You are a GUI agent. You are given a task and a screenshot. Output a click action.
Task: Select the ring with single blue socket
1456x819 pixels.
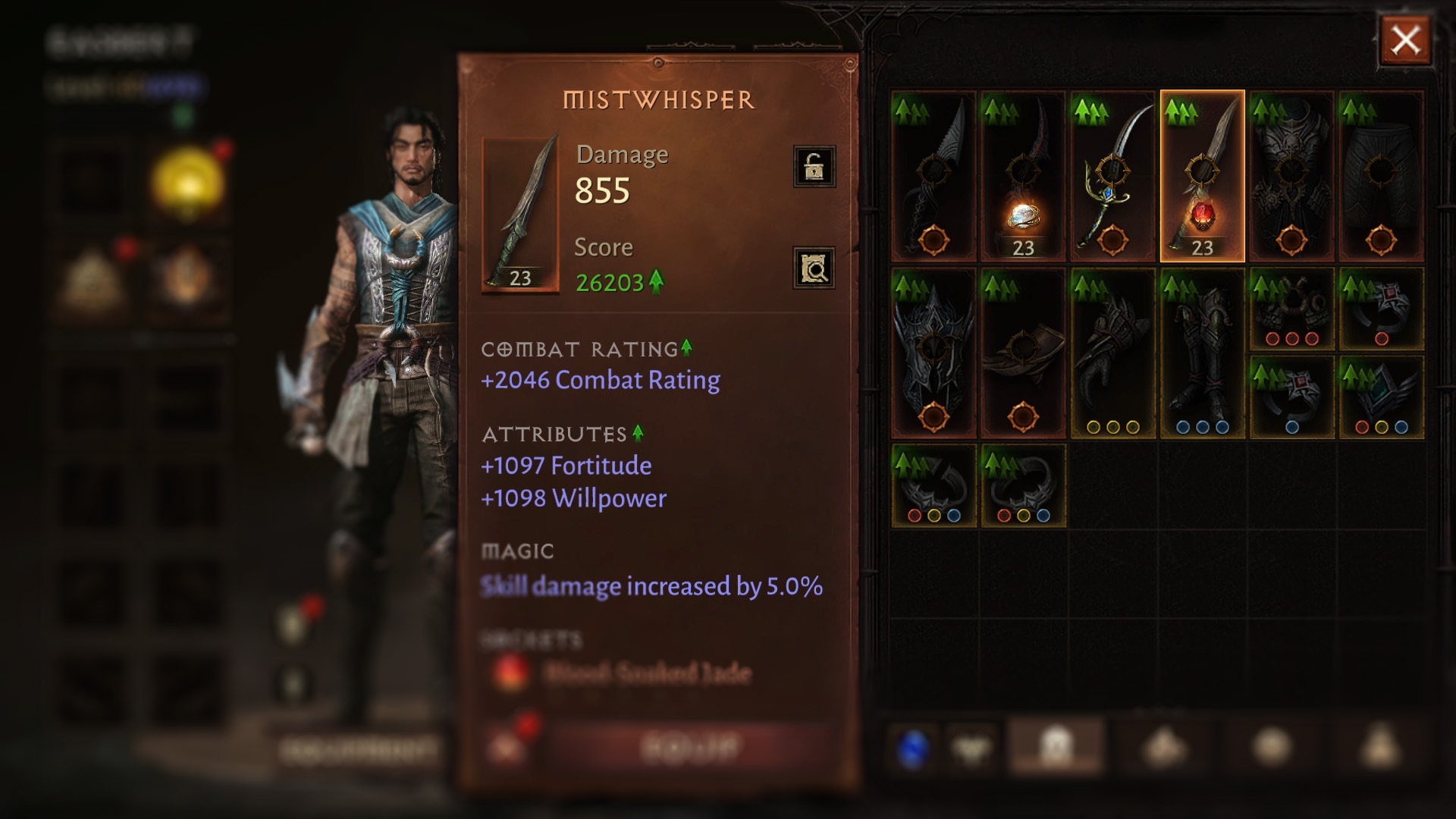click(1291, 397)
